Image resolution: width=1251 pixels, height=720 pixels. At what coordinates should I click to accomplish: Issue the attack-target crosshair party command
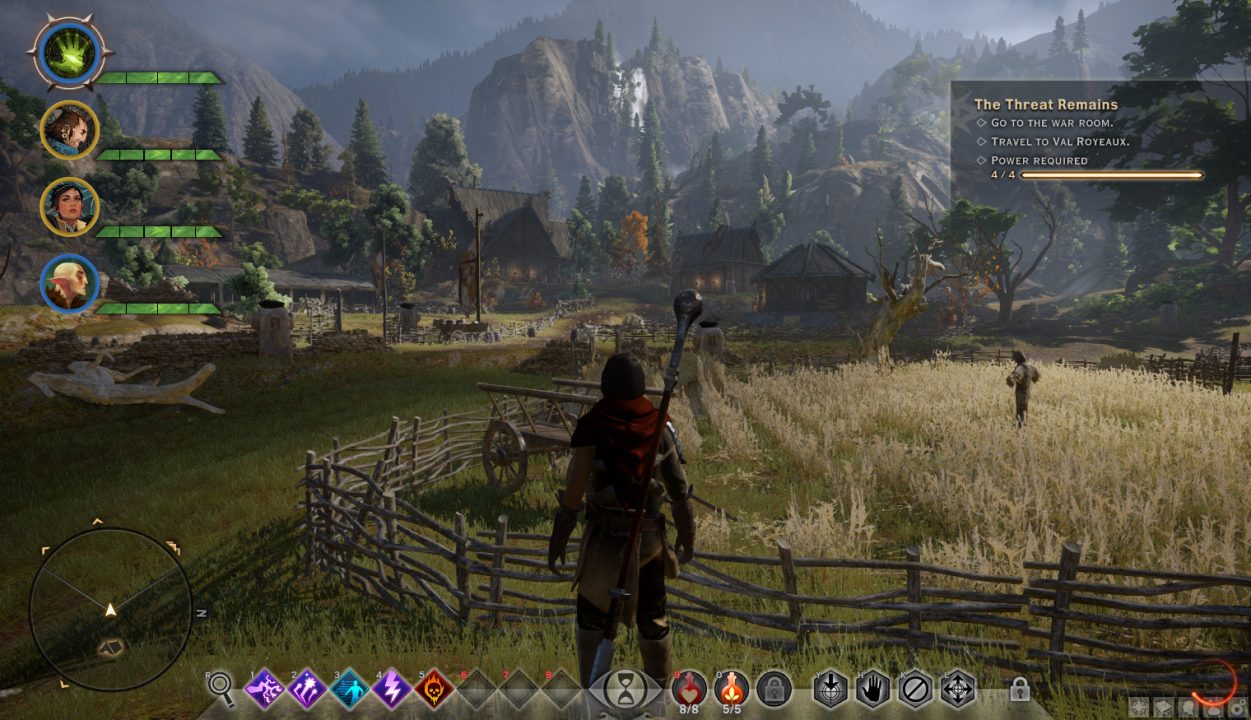831,689
